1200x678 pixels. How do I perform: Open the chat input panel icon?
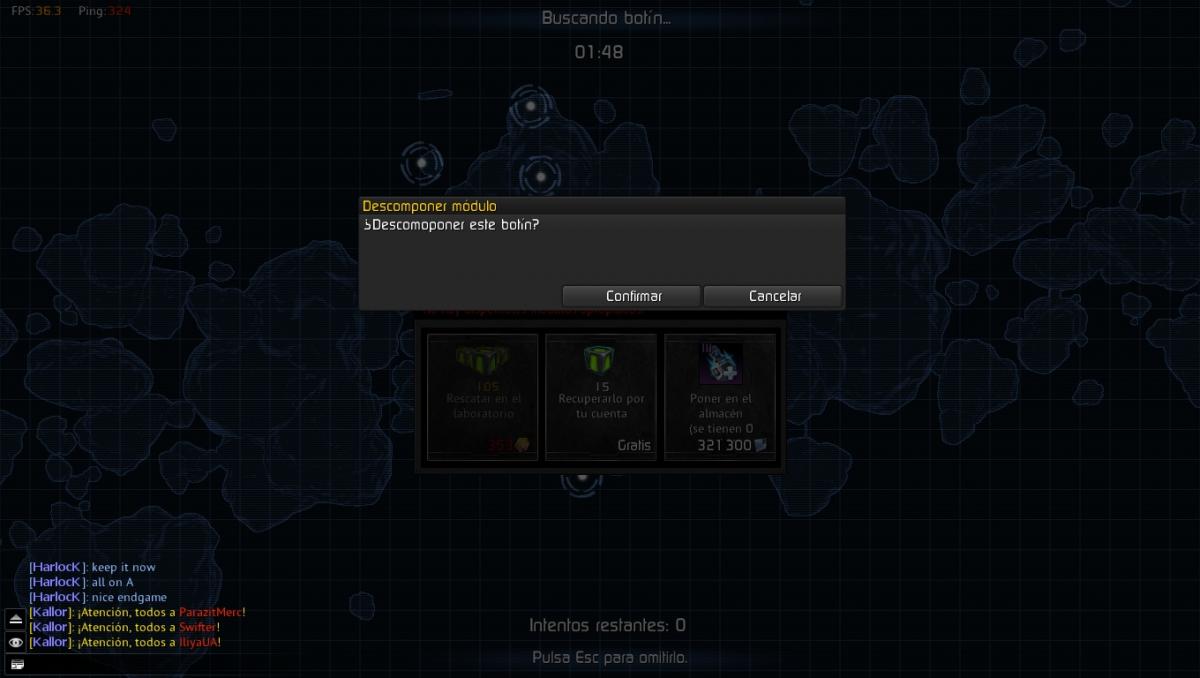tap(16, 664)
